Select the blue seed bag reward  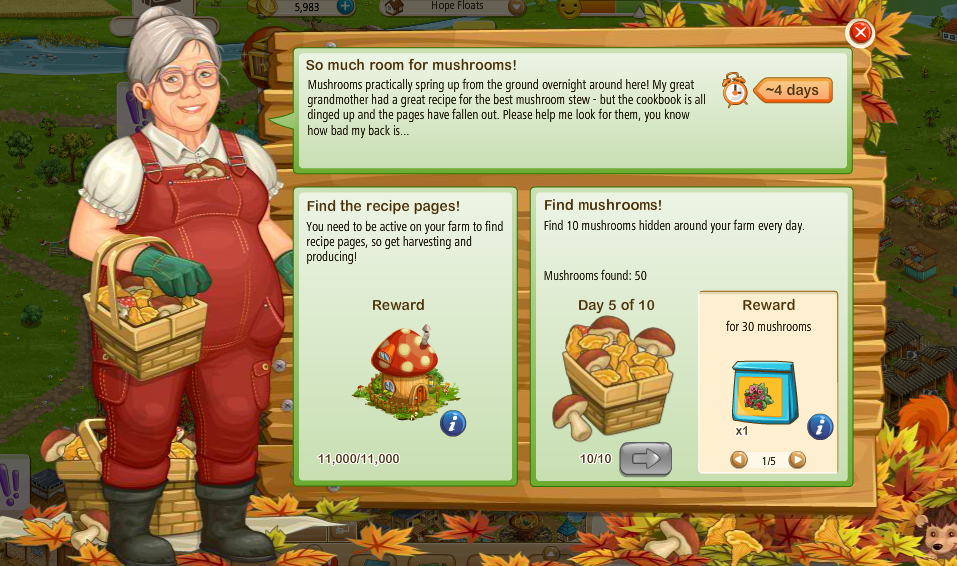[765, 392]
